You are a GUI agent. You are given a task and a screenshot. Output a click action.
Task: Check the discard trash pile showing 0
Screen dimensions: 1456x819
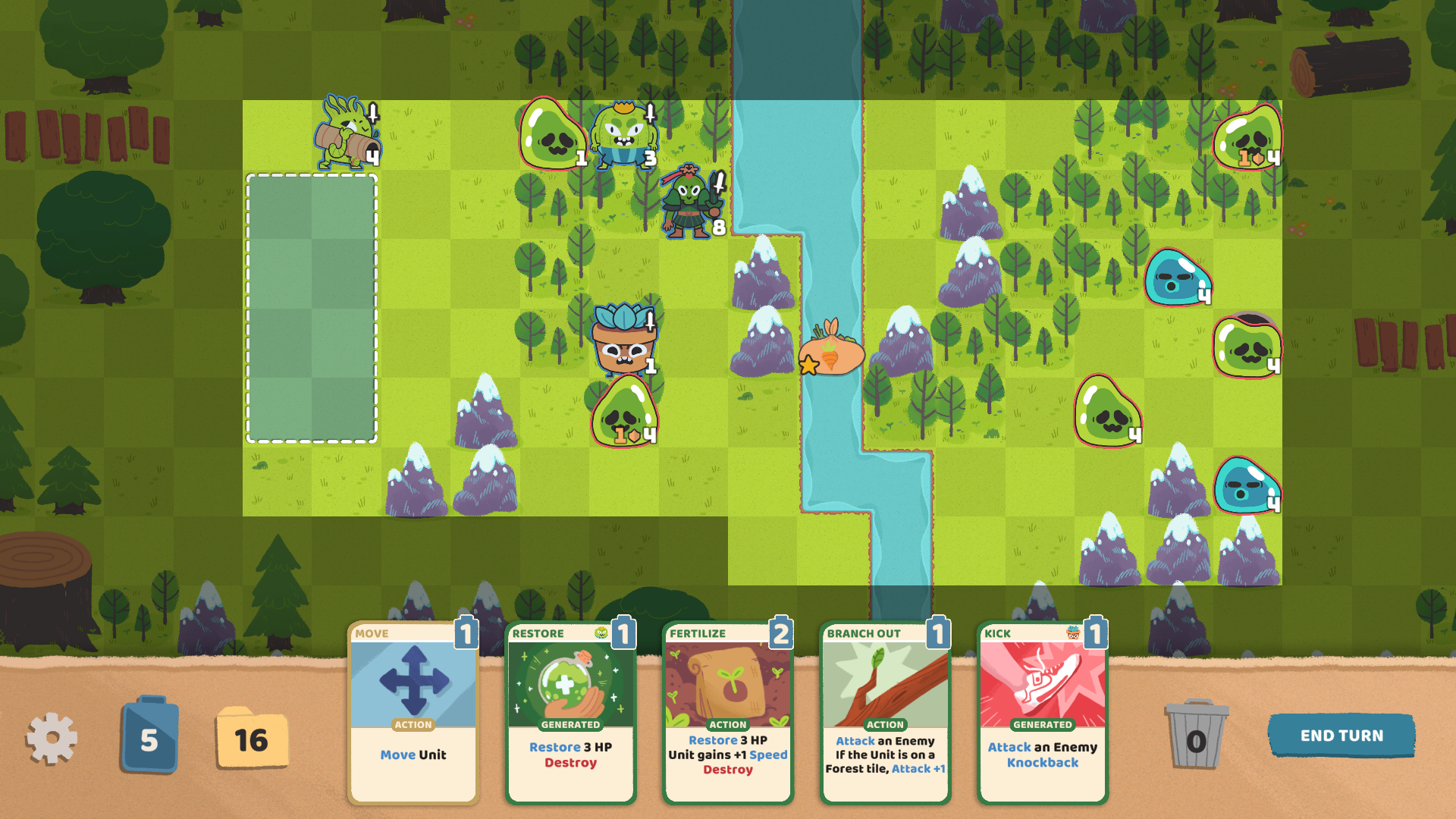(x=1196, y=734)
